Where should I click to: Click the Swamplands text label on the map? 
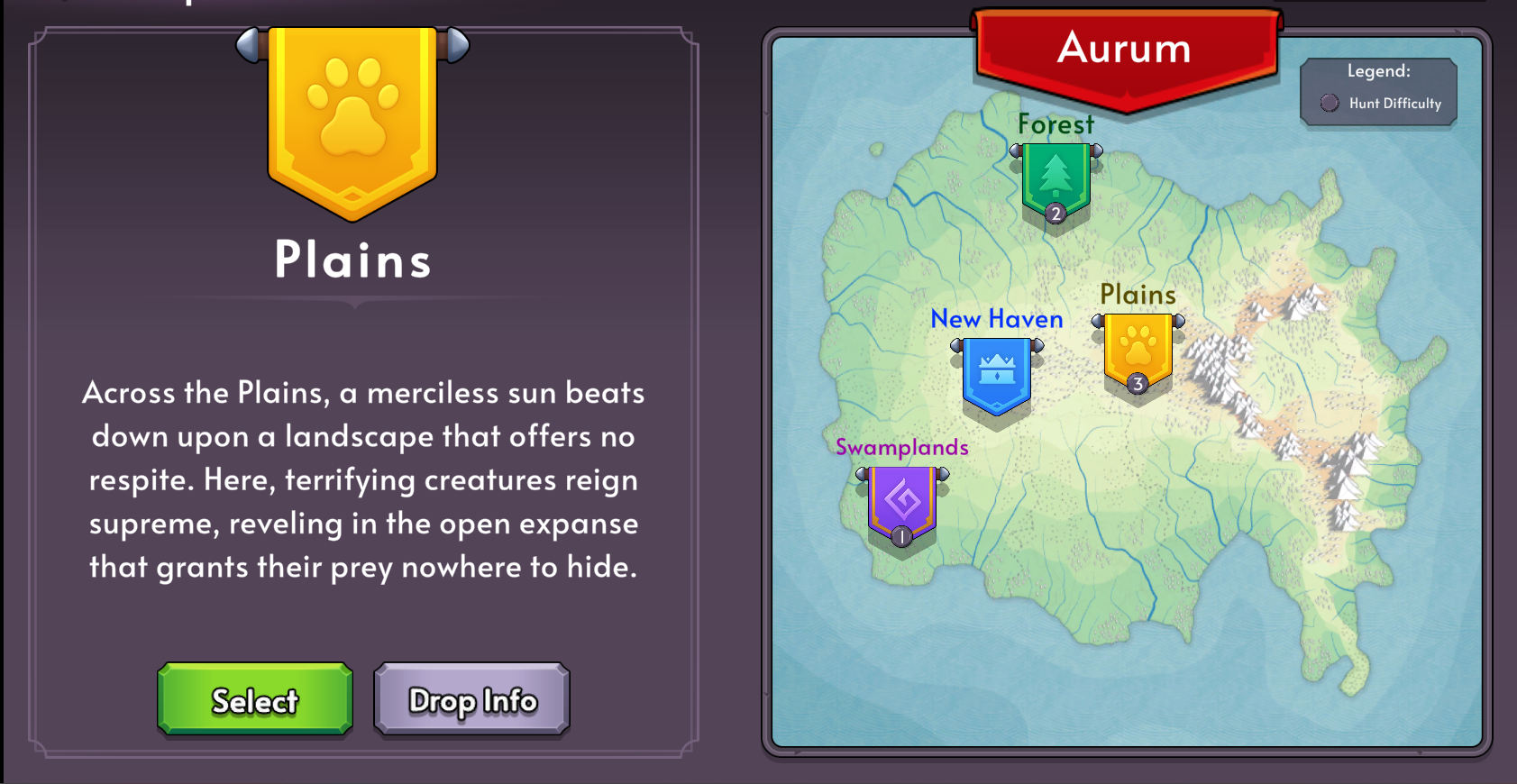[901, 447]
